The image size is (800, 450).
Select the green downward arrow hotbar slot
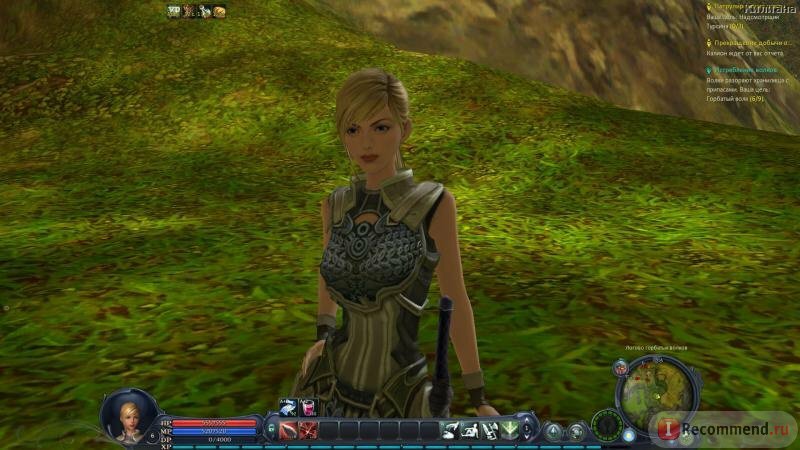[509, 431]
